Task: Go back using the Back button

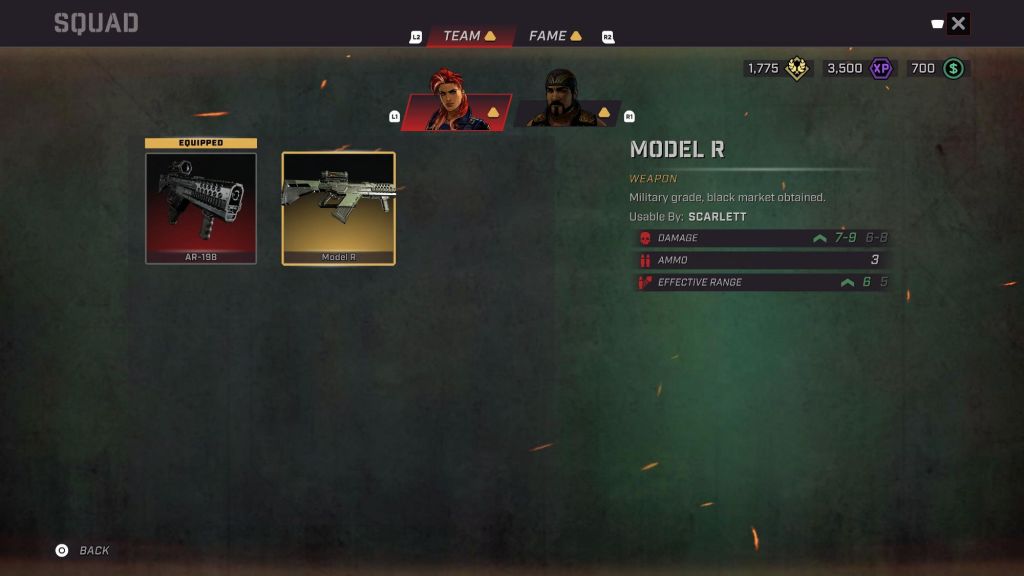Action: pos(83,550)
